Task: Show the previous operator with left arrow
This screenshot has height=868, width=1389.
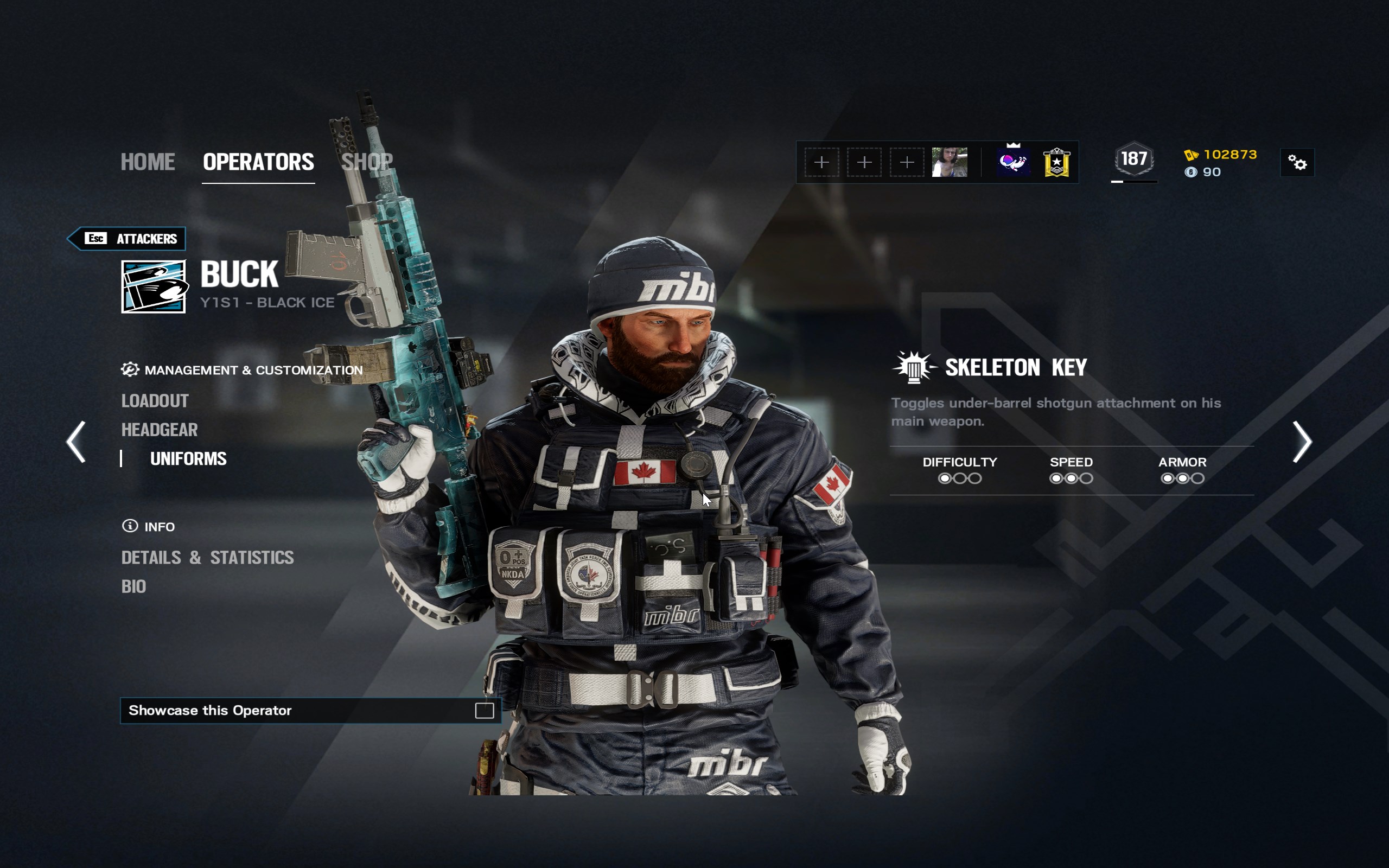Action: (x=77, y=442)
